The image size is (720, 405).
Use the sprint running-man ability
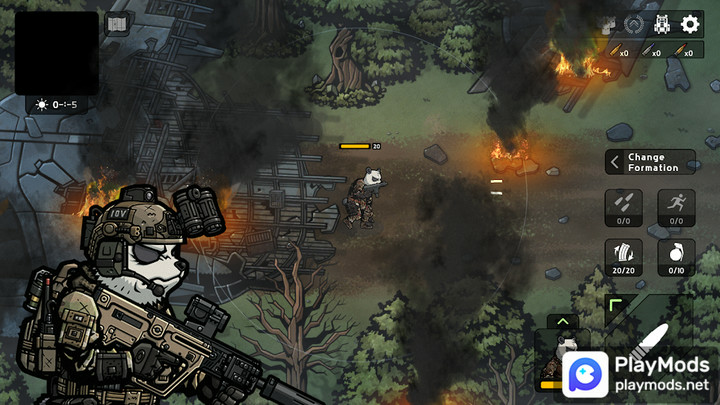[676, 207]
